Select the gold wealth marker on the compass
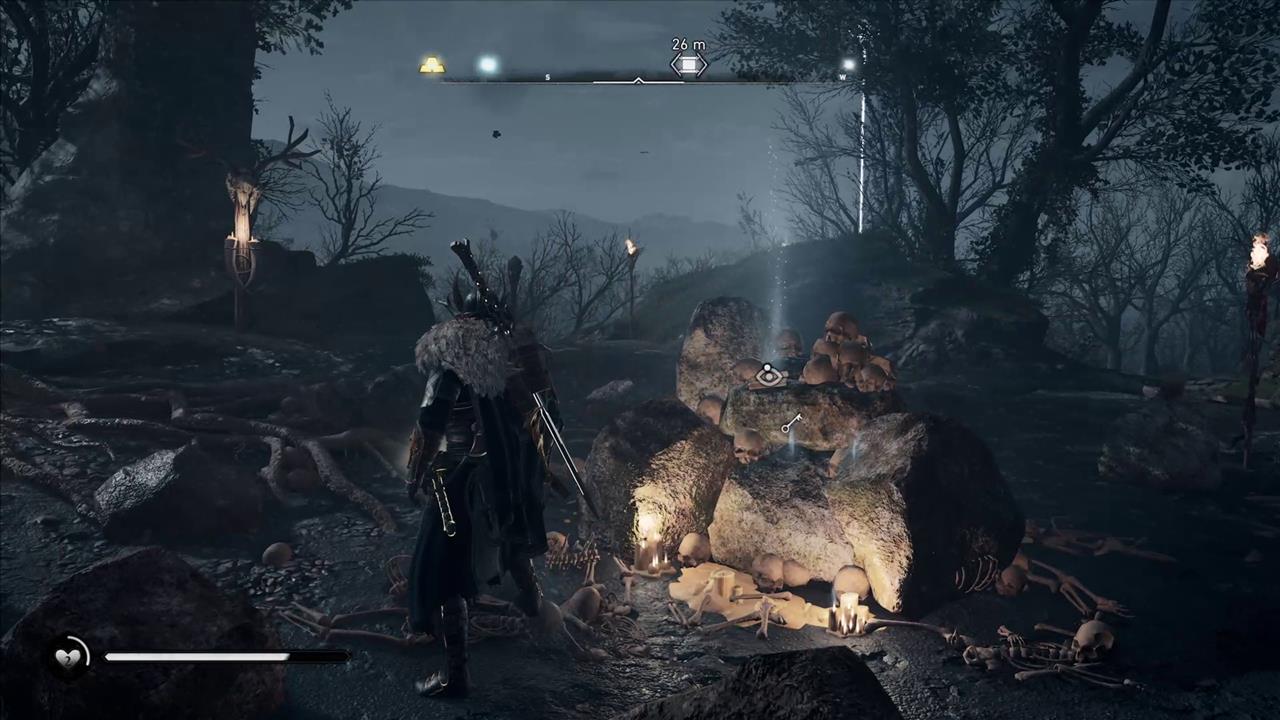This screenshot has width=1280, height=720. pos(432,66)
